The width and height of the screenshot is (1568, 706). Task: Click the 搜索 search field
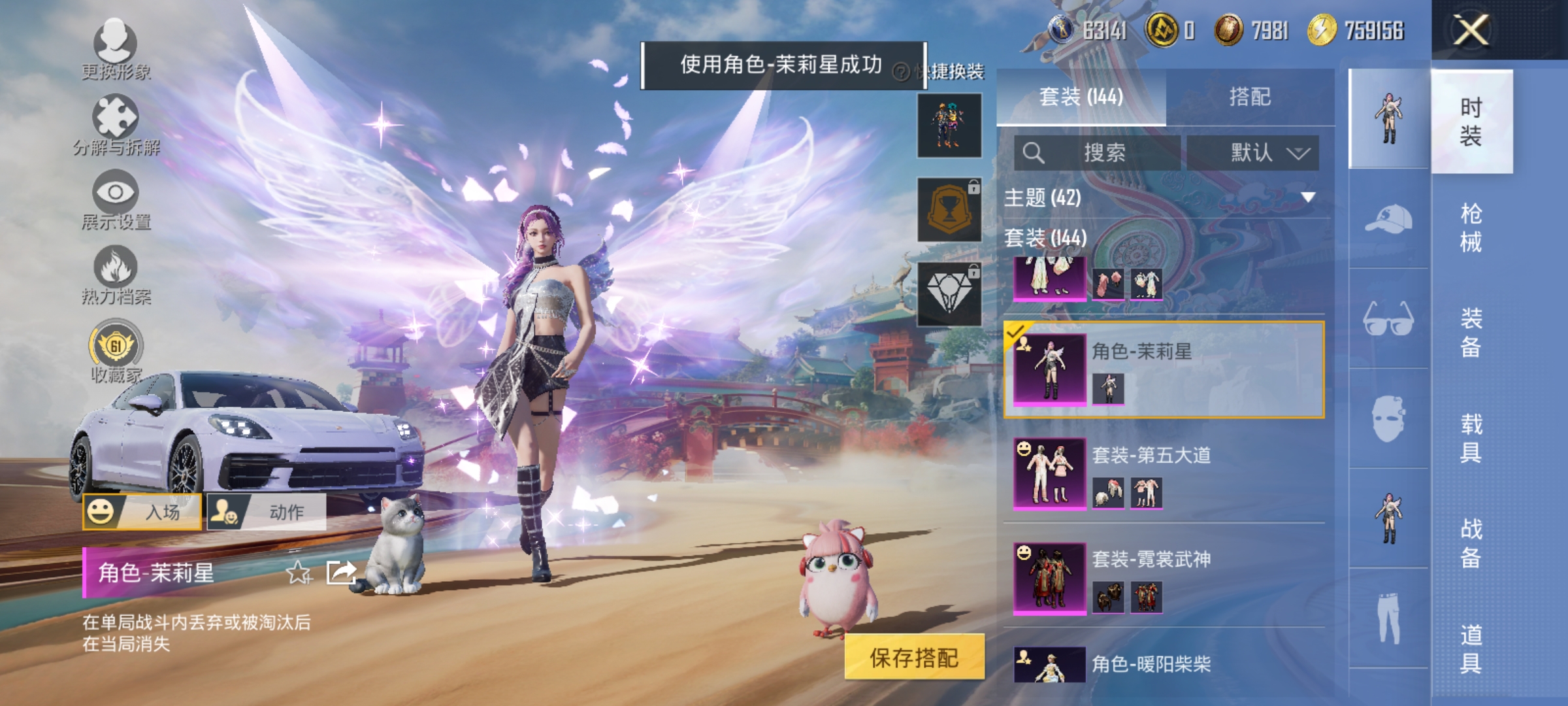coord(1098,153)
